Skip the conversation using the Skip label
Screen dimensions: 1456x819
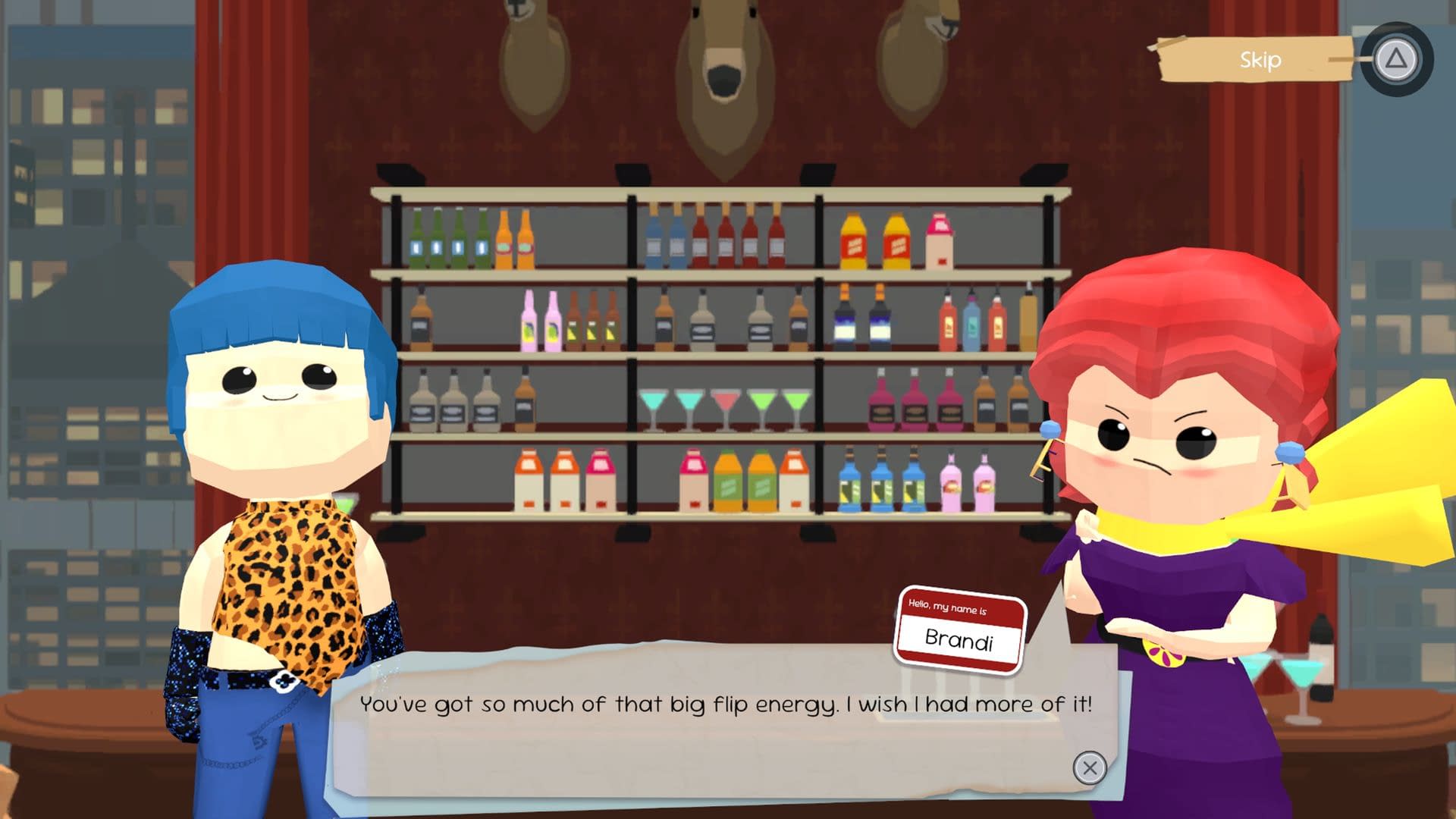click(1260, 60)
